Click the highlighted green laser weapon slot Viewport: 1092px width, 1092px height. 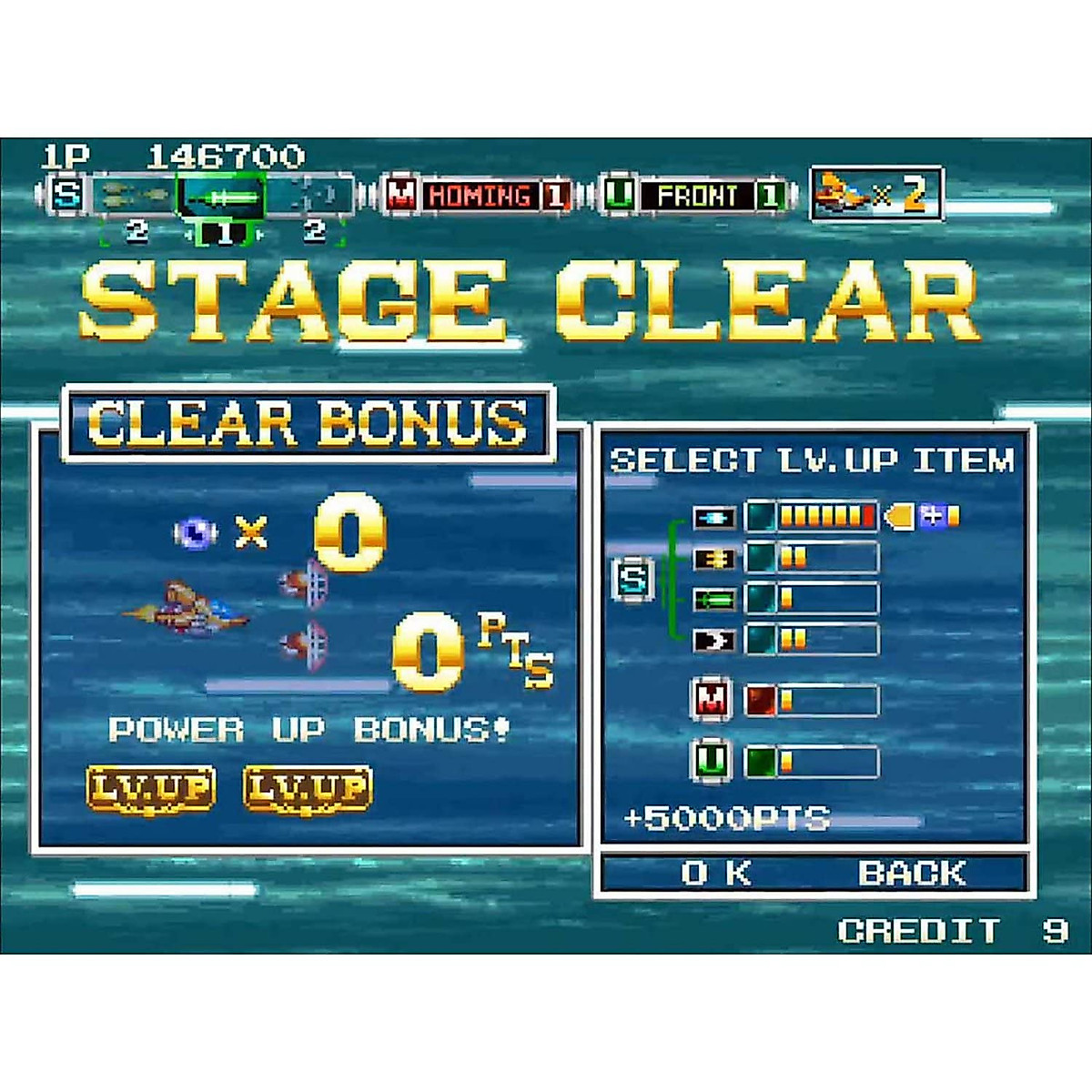(x=221, y=197)
